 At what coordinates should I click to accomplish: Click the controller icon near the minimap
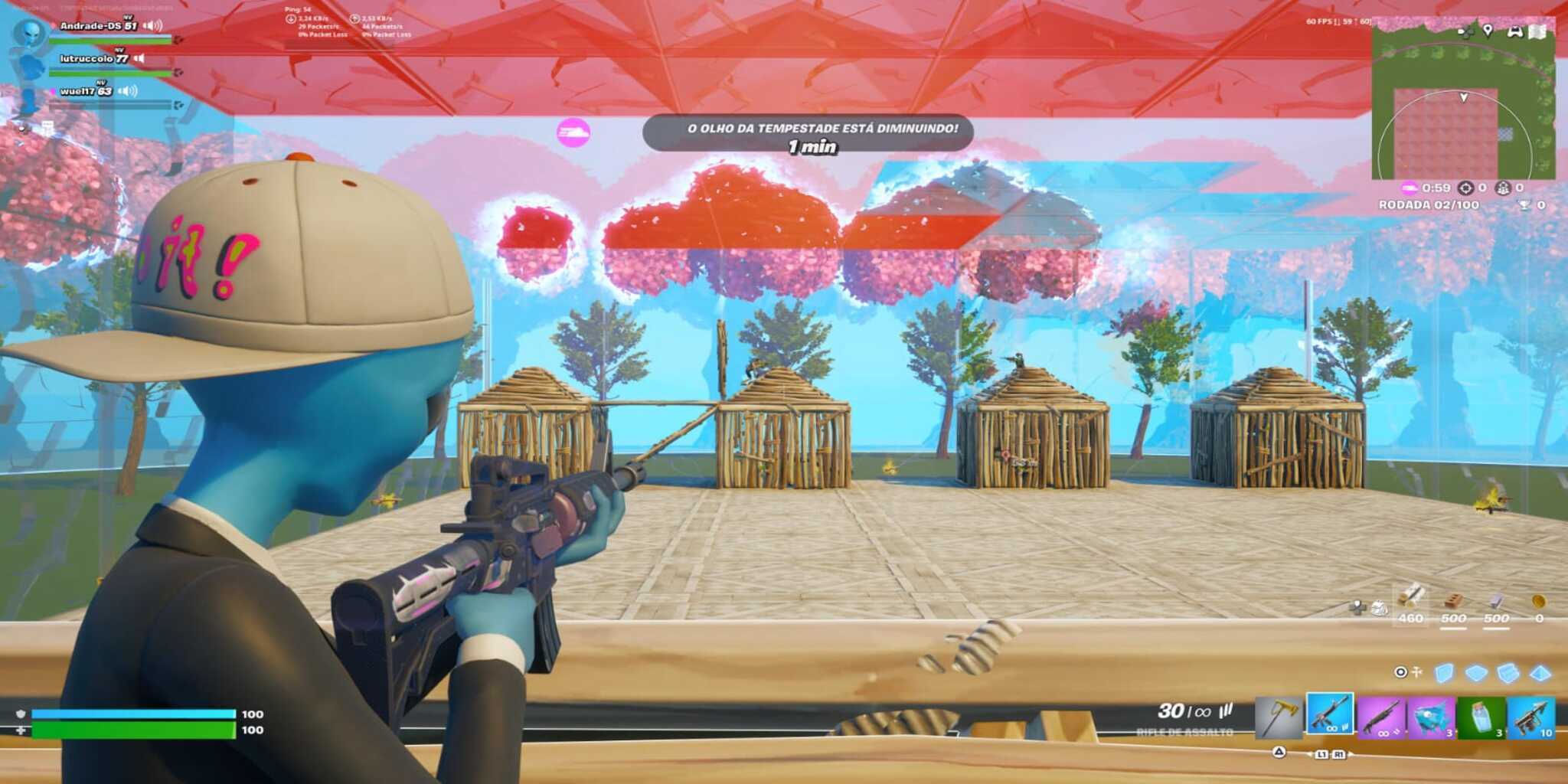point(1516,32)
